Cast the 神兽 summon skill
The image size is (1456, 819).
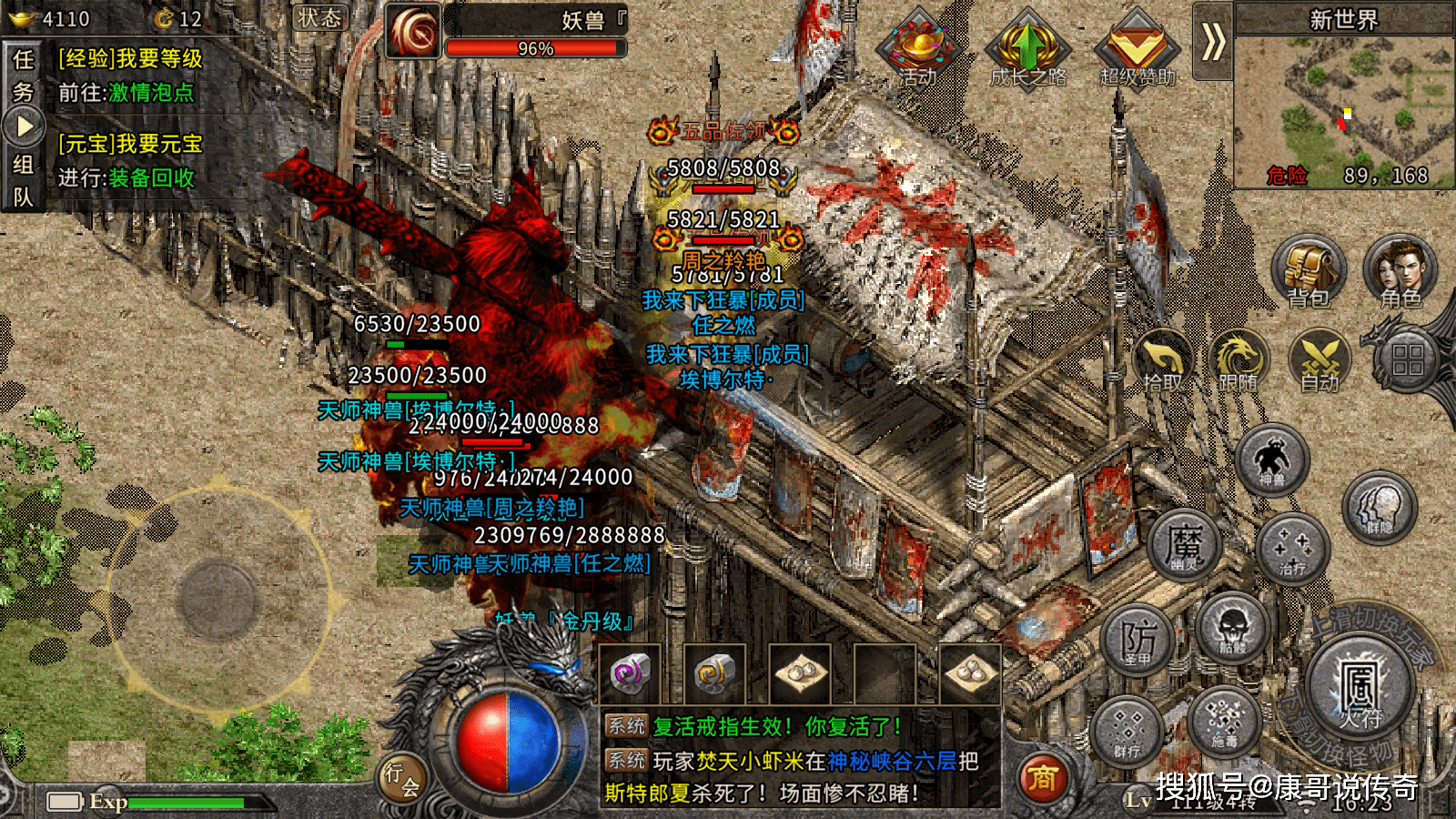click(1272, 460)
